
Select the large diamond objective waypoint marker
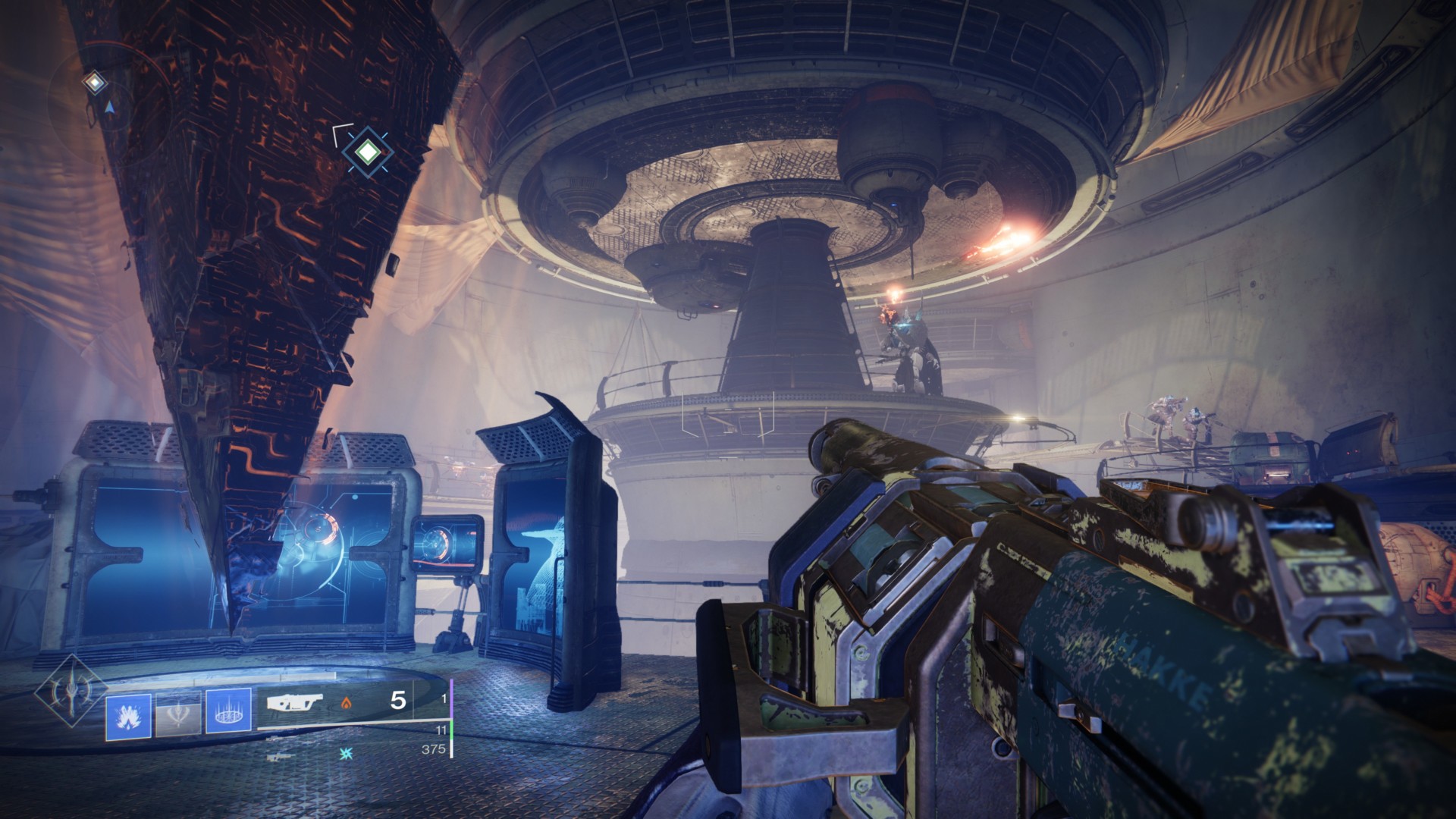coord(367,152)
